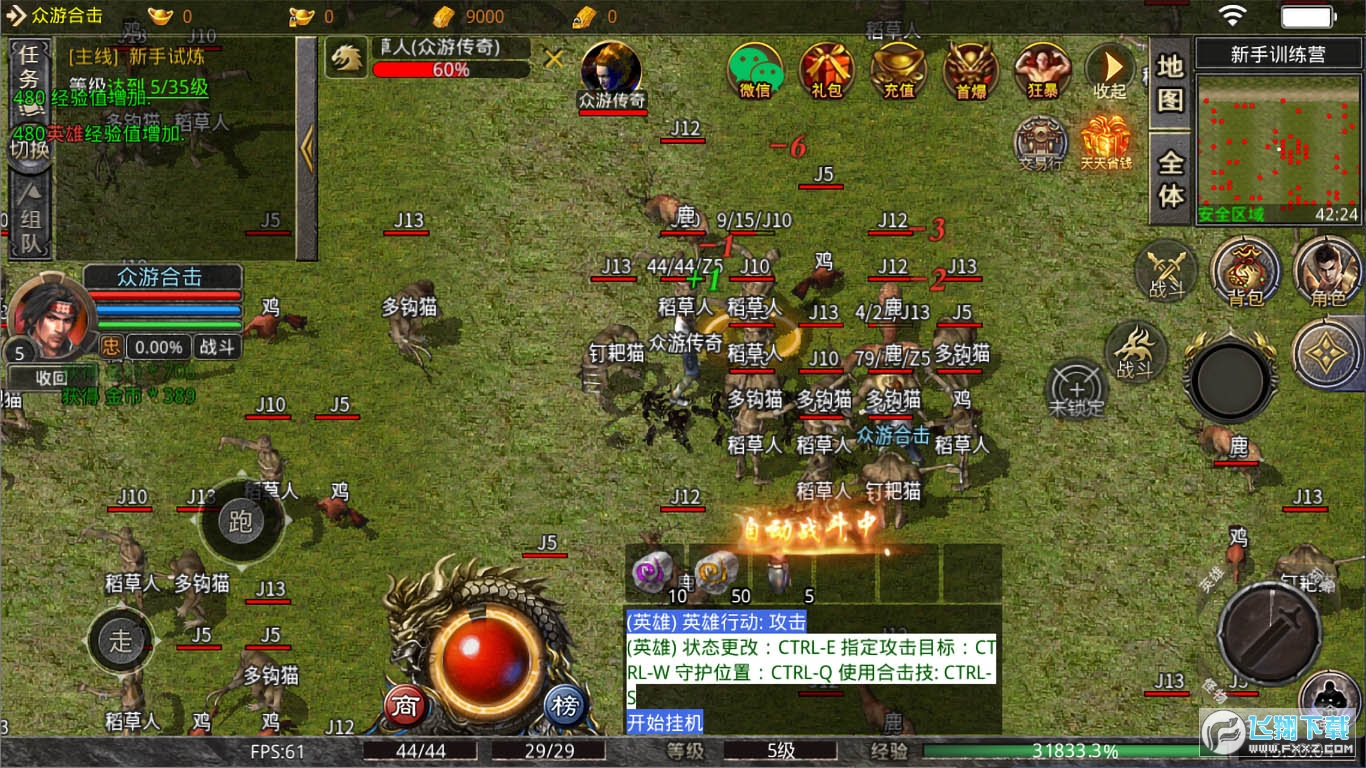The height and width of the screenshot is (768, 1366).
Task: Open the 商 shop button
Action: 406,706
